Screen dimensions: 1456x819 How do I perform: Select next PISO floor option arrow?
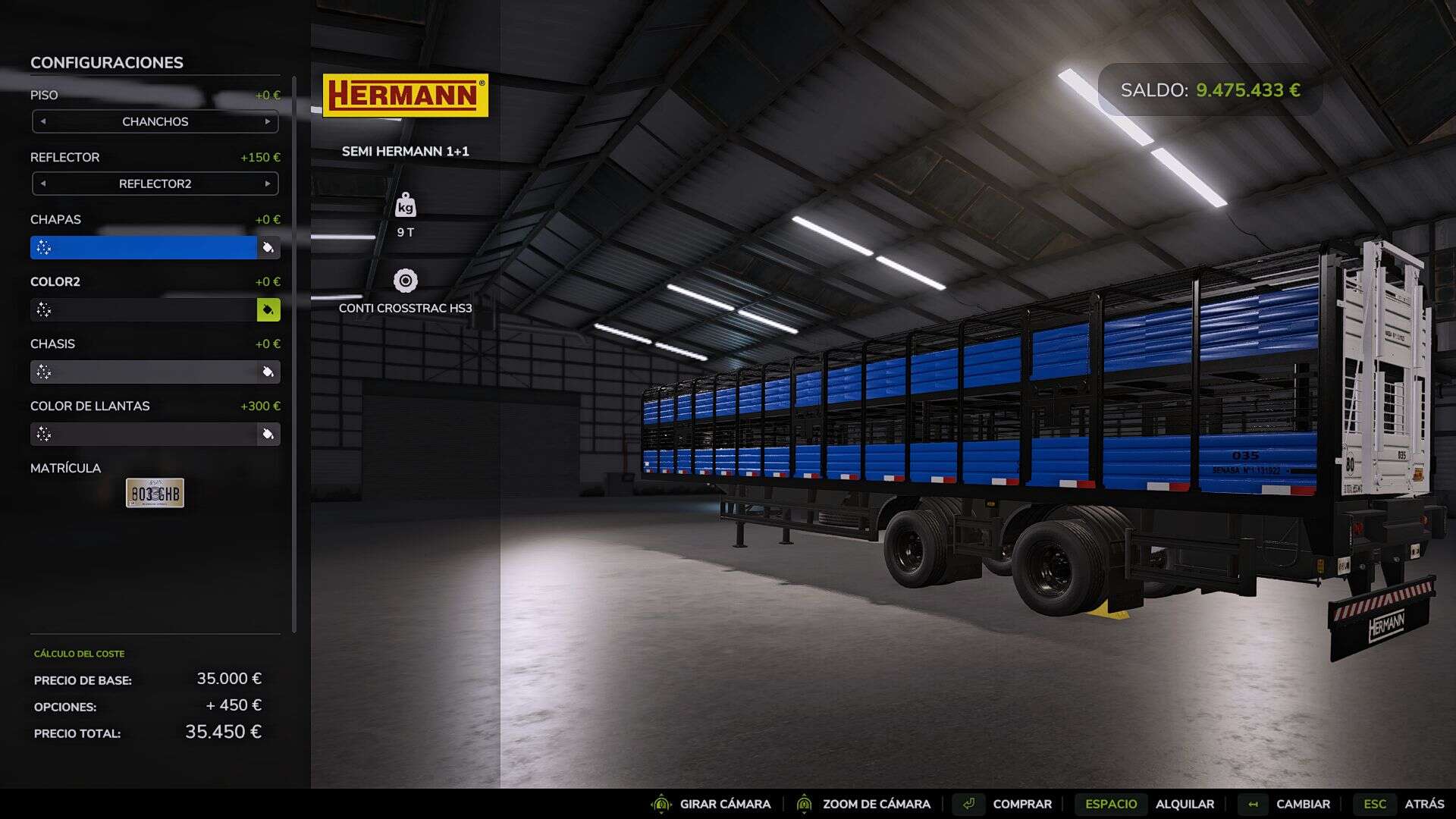click(268, 121)
